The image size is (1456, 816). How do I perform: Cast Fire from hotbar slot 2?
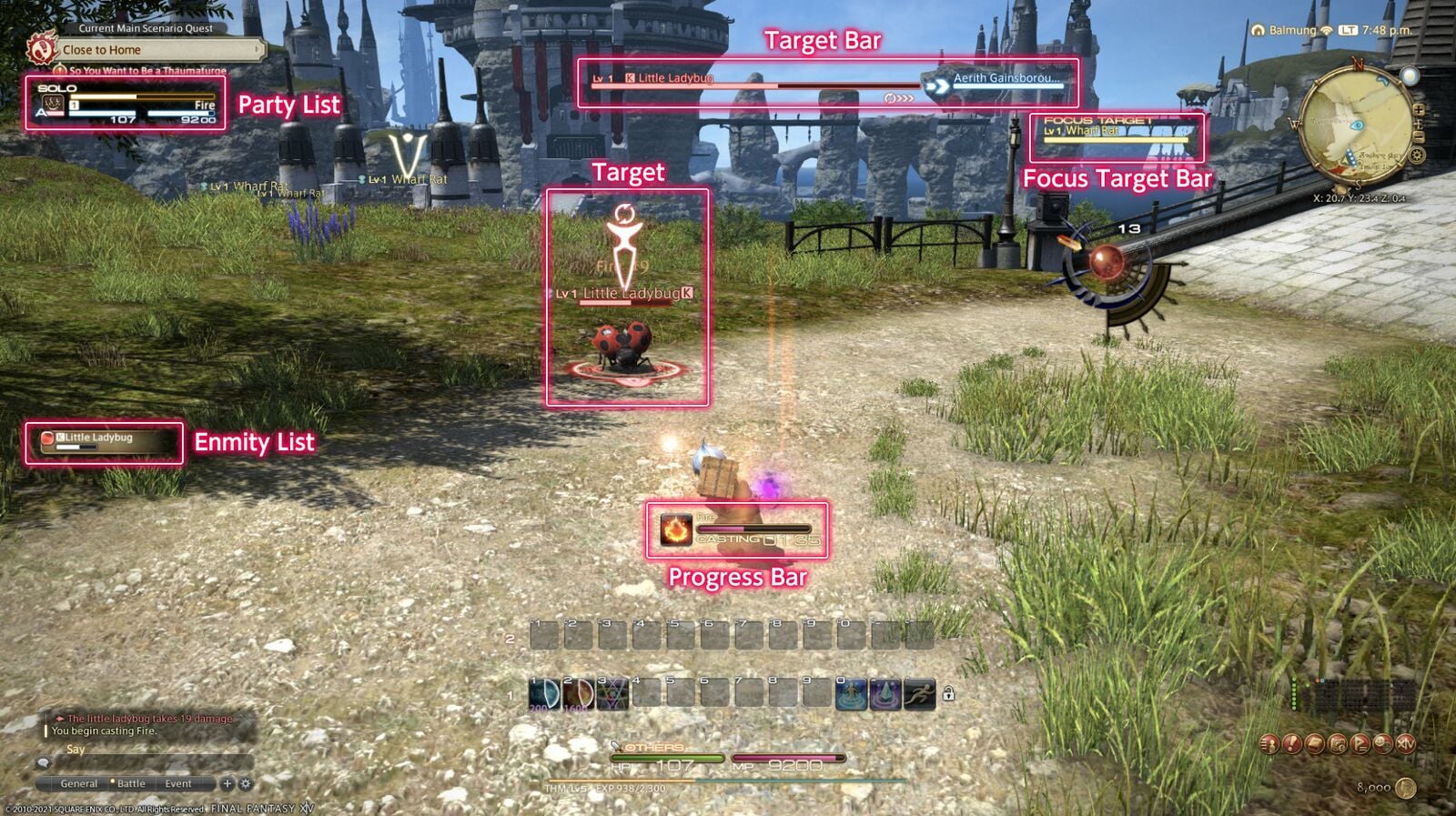pos(578,694)
